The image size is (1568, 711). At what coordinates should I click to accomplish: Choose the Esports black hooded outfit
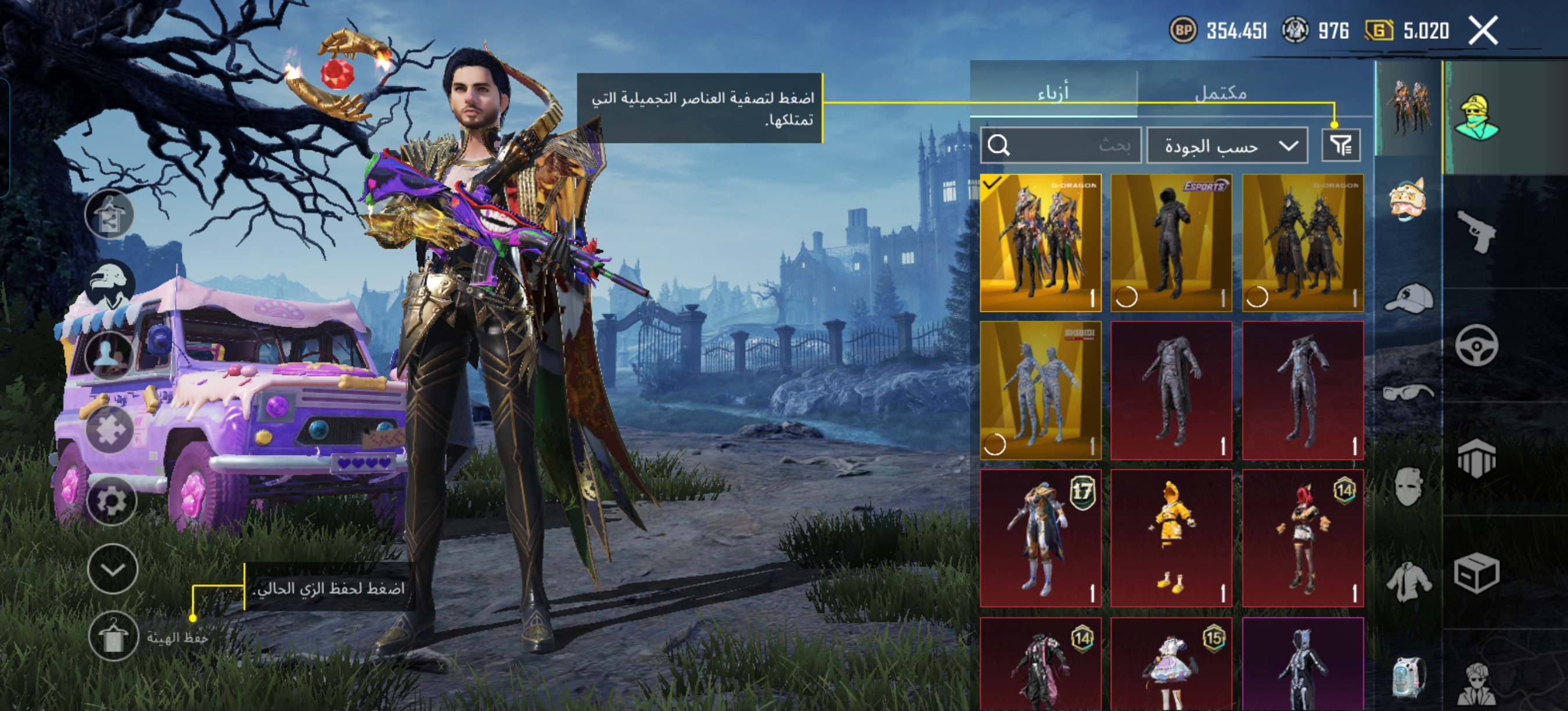click(1171, 243)
